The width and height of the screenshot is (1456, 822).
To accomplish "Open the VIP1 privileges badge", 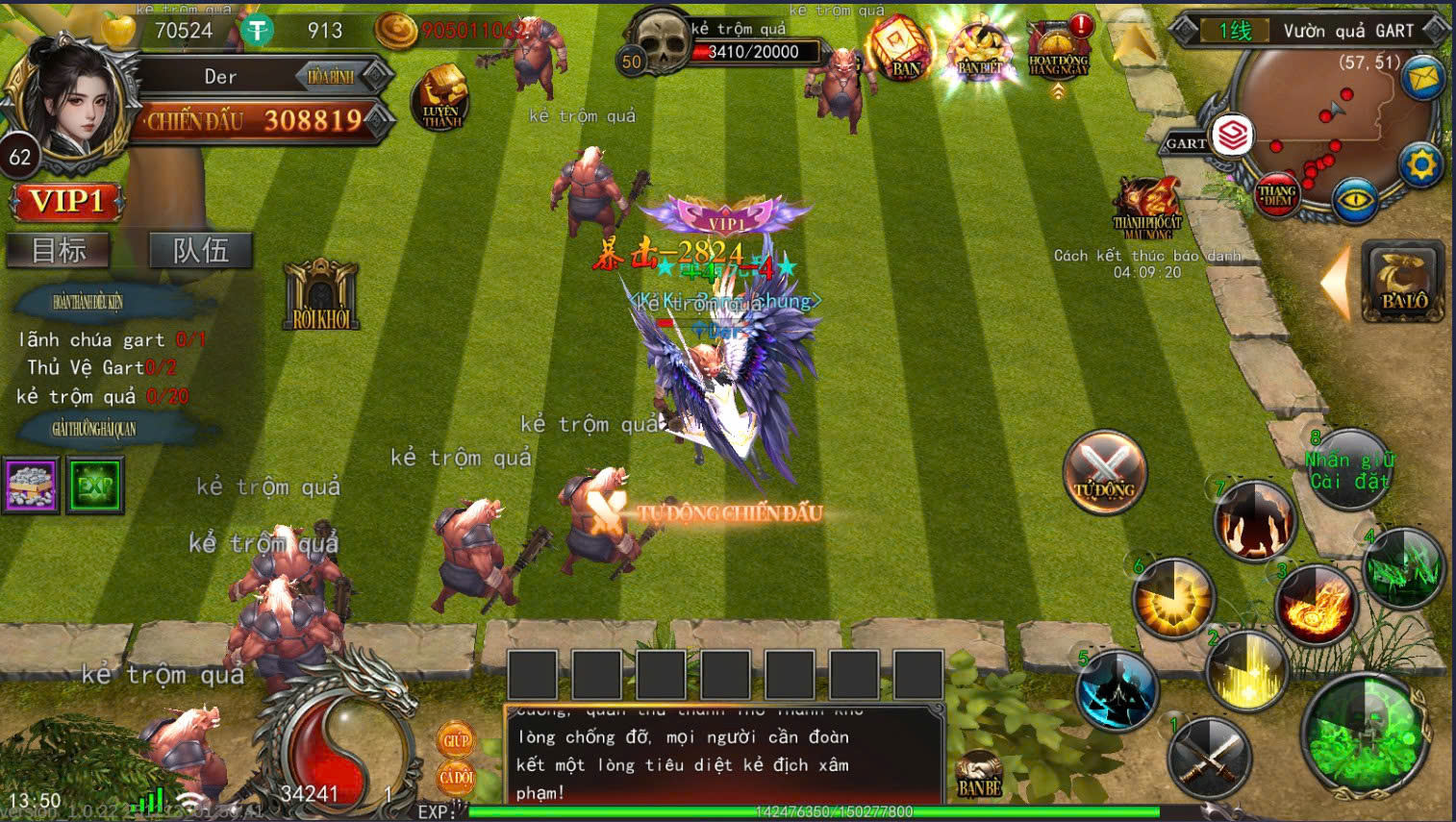I will tap(66, 202).
